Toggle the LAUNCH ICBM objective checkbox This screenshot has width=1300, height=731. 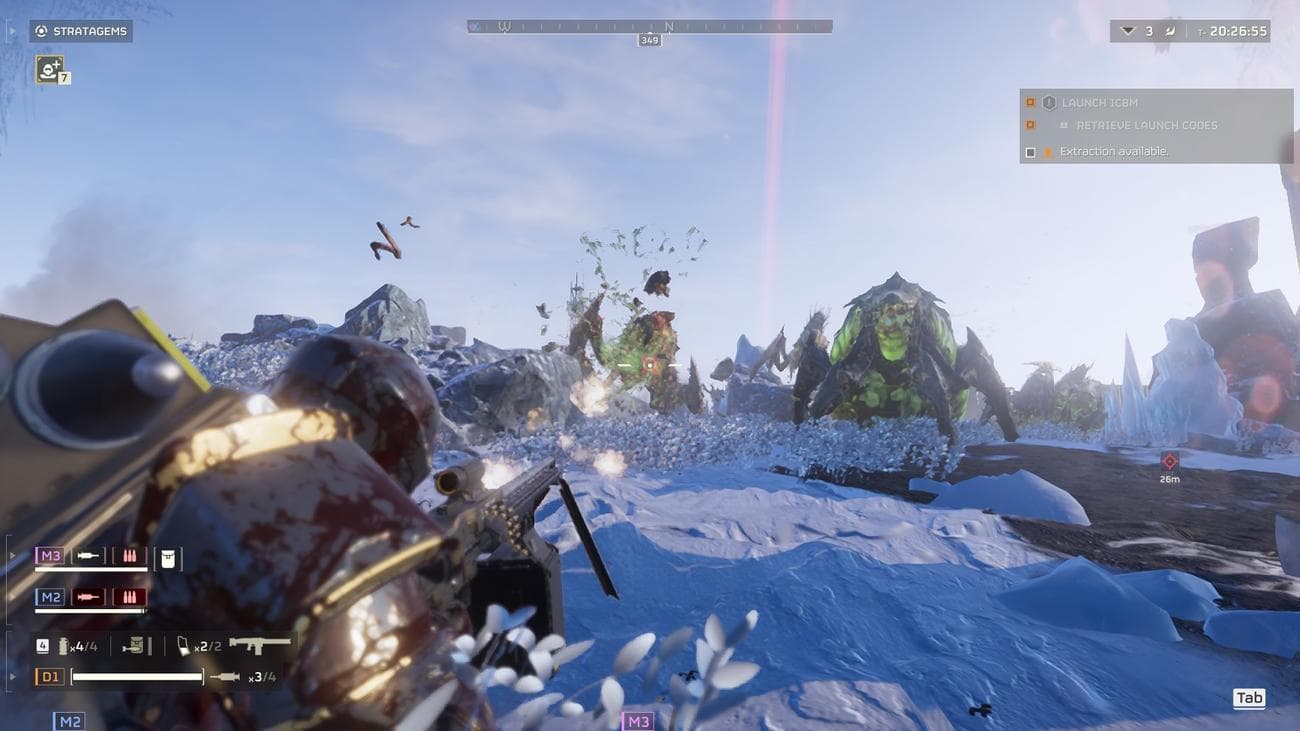coord(1031,101)
